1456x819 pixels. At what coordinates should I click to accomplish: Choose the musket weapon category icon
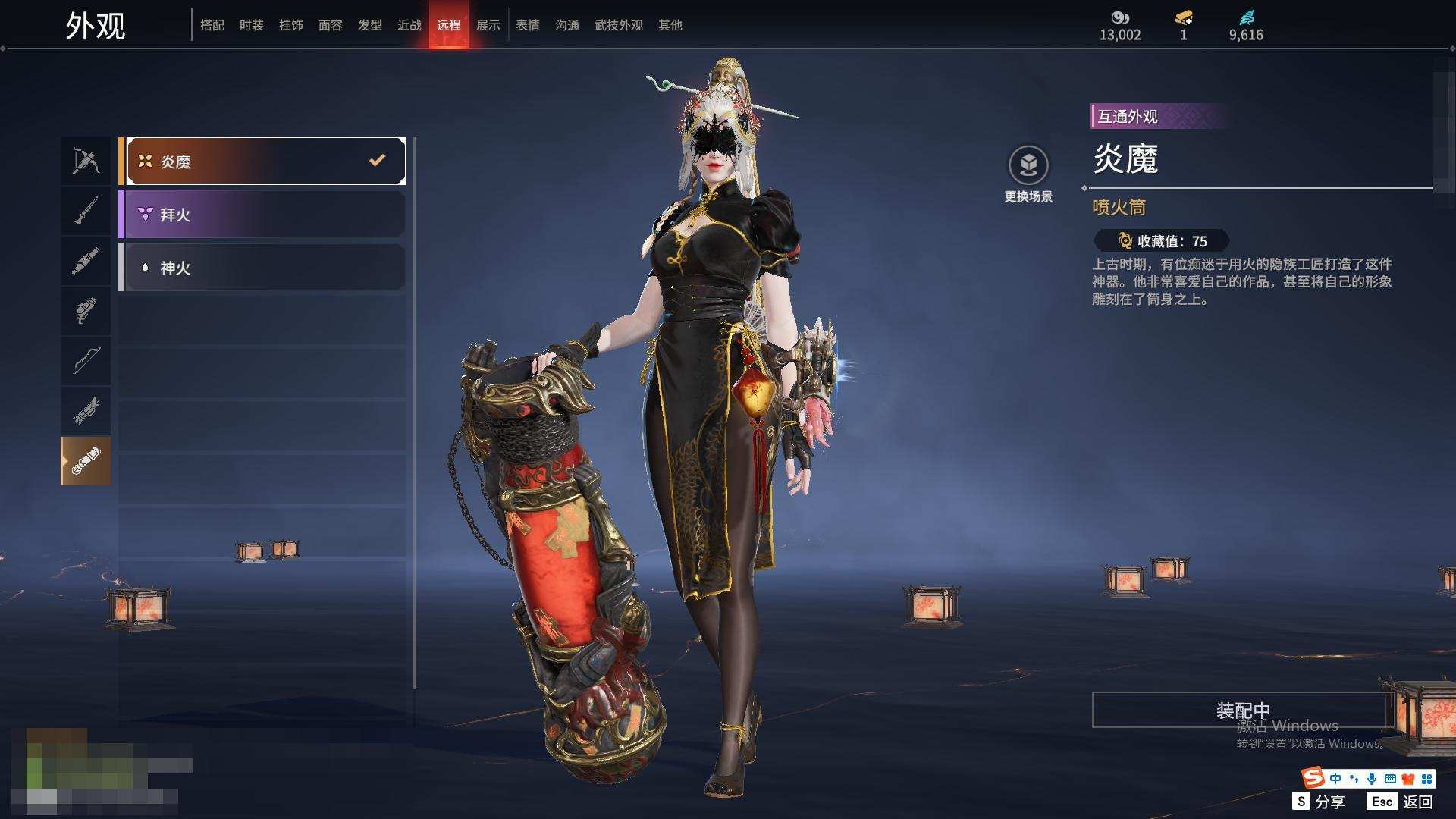tap(86, 211)
